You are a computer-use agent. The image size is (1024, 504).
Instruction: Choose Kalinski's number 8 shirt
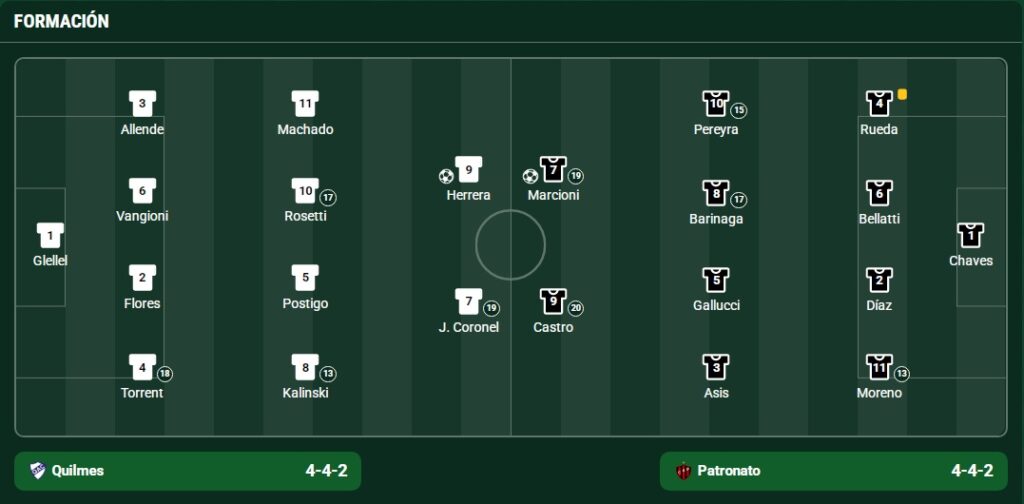(305, 368)
